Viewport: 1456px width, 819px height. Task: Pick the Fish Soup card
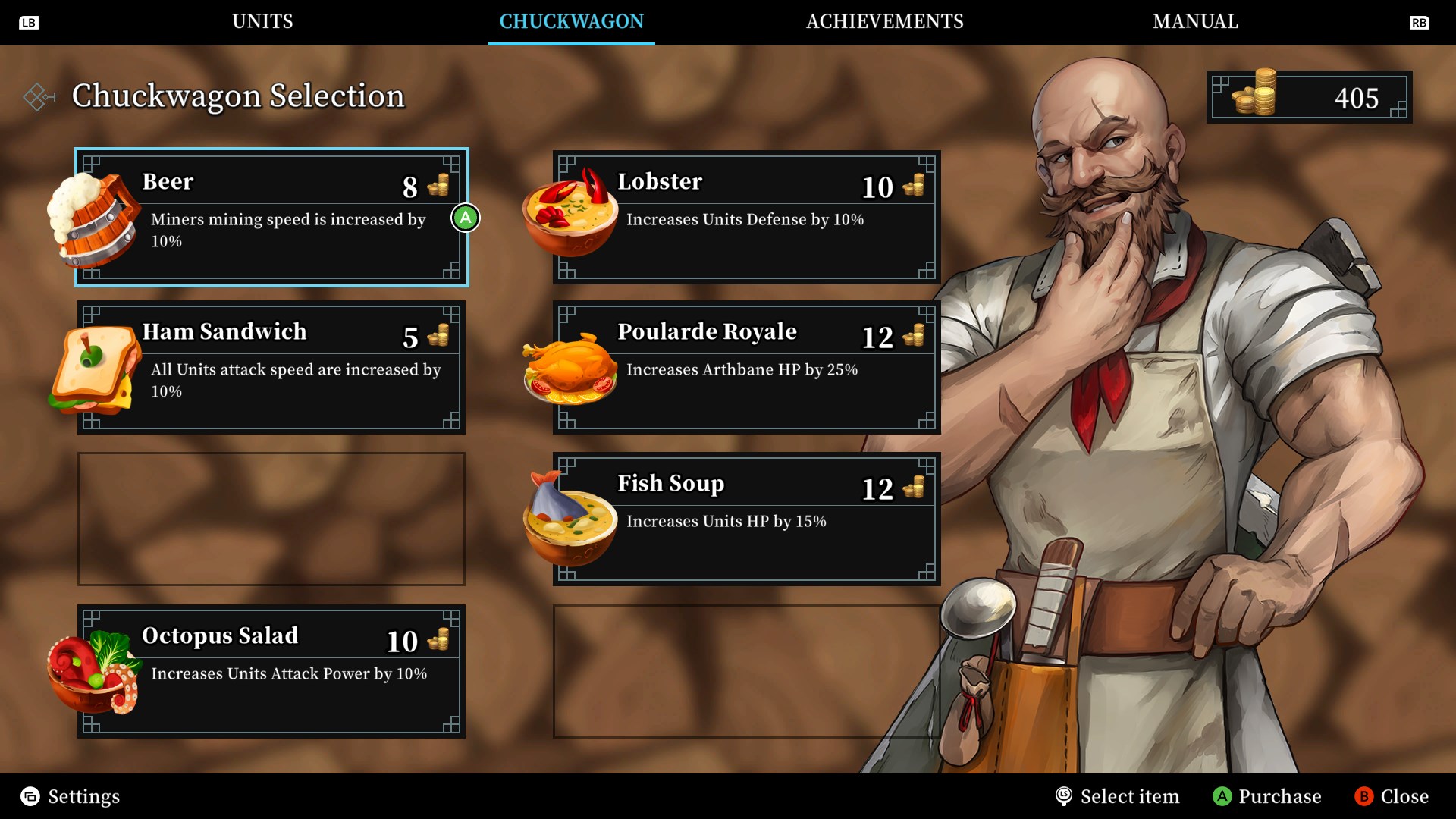pos(746,519)
